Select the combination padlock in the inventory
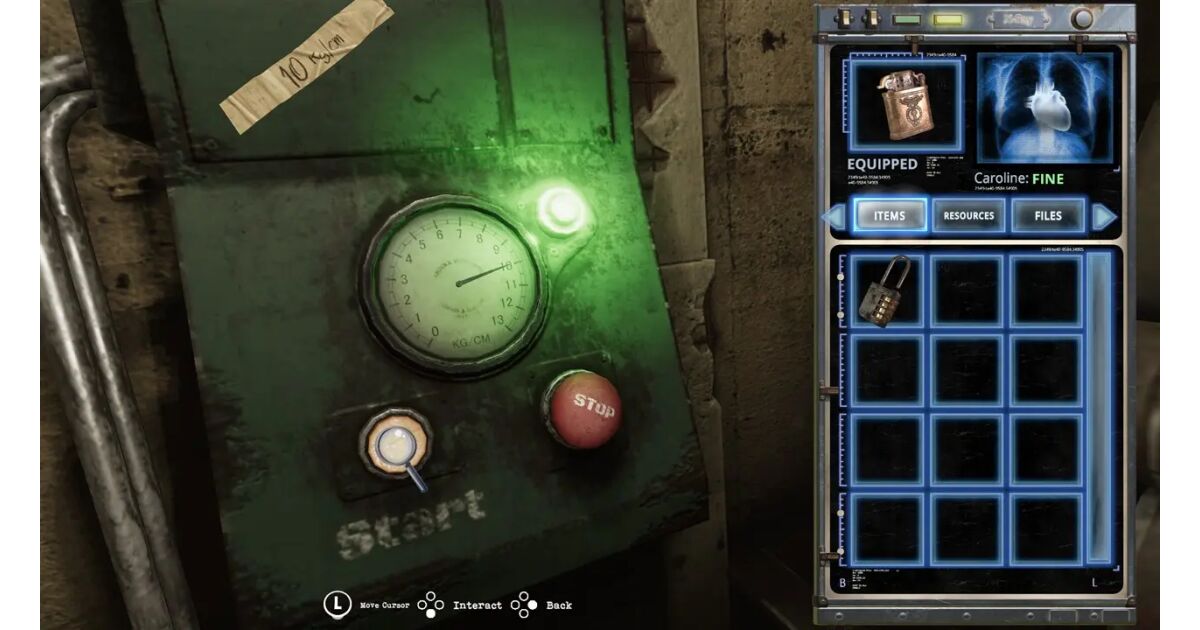Viewport: 1200px width, 630px height. (x=885, y=291)
